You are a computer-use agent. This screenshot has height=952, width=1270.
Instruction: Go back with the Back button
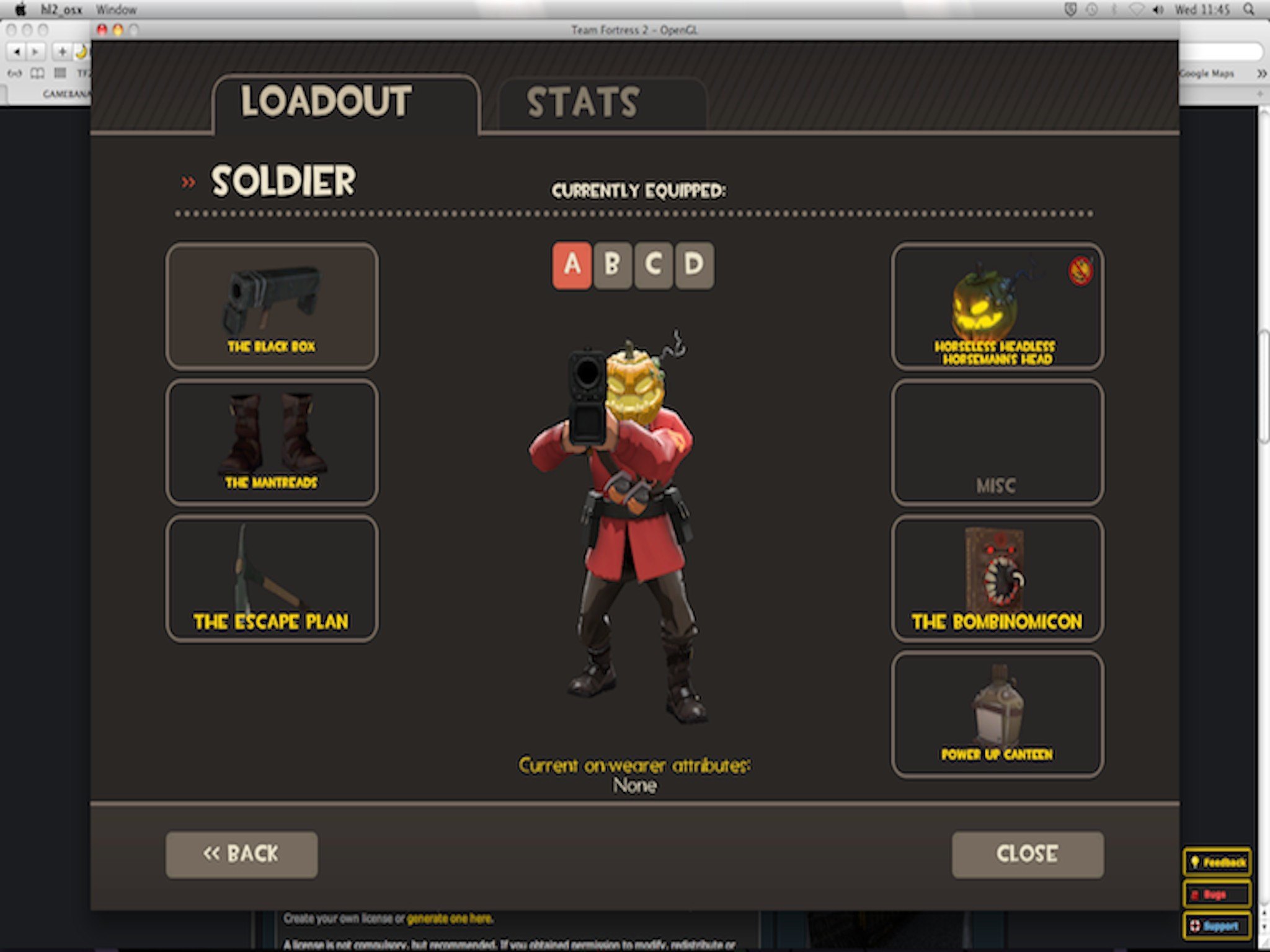click(x=241, y=854)
